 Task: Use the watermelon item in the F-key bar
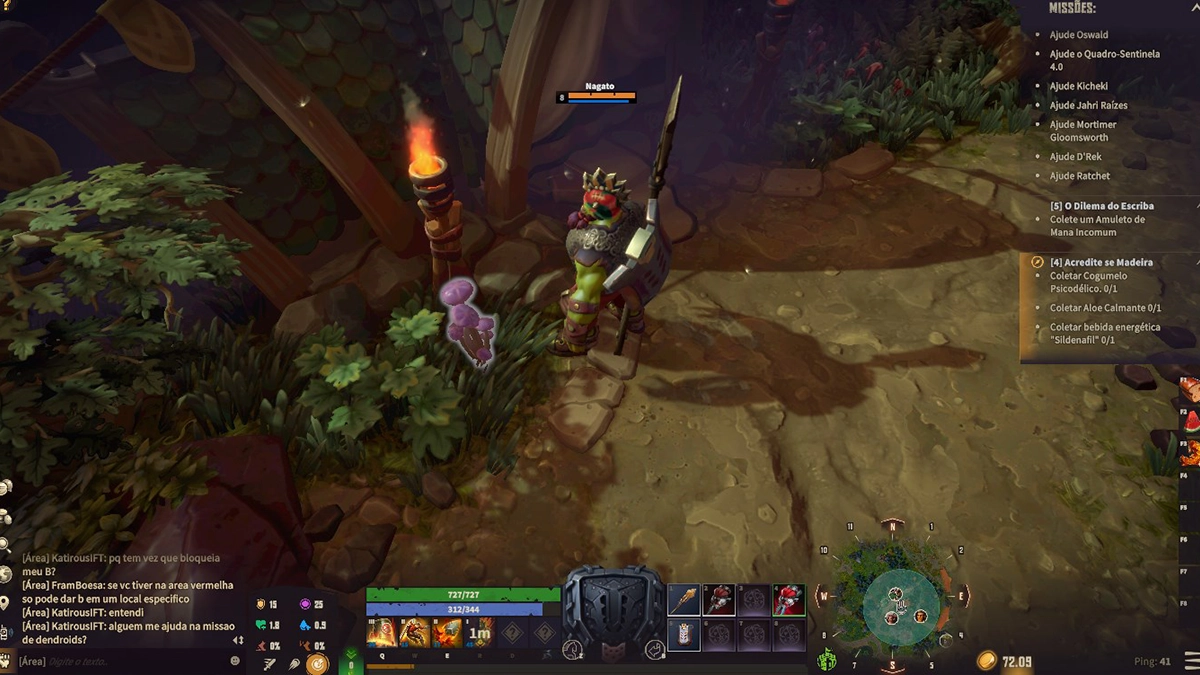click(1191, 420)
